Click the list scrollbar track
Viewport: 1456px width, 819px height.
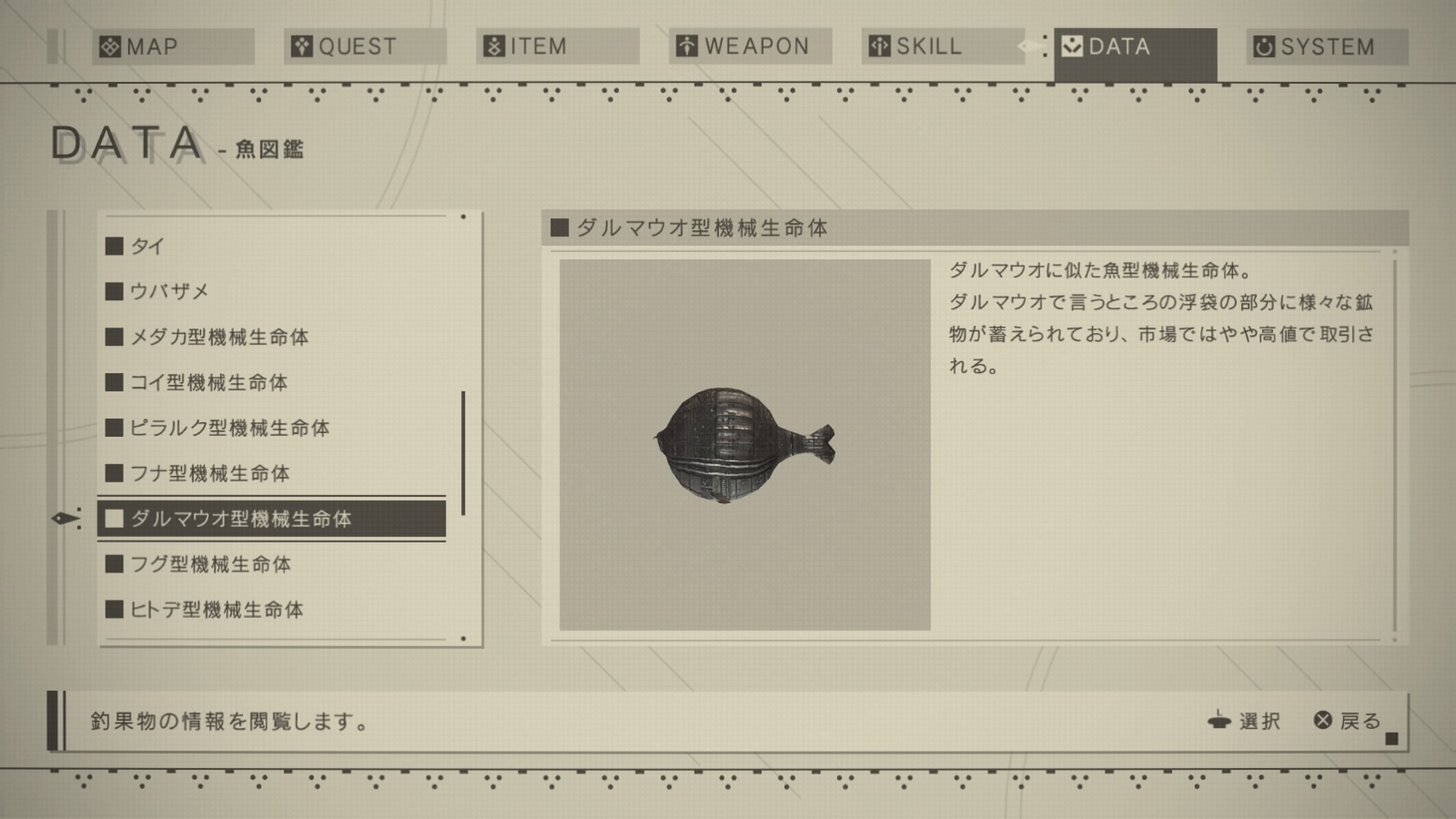pos(464,432)
